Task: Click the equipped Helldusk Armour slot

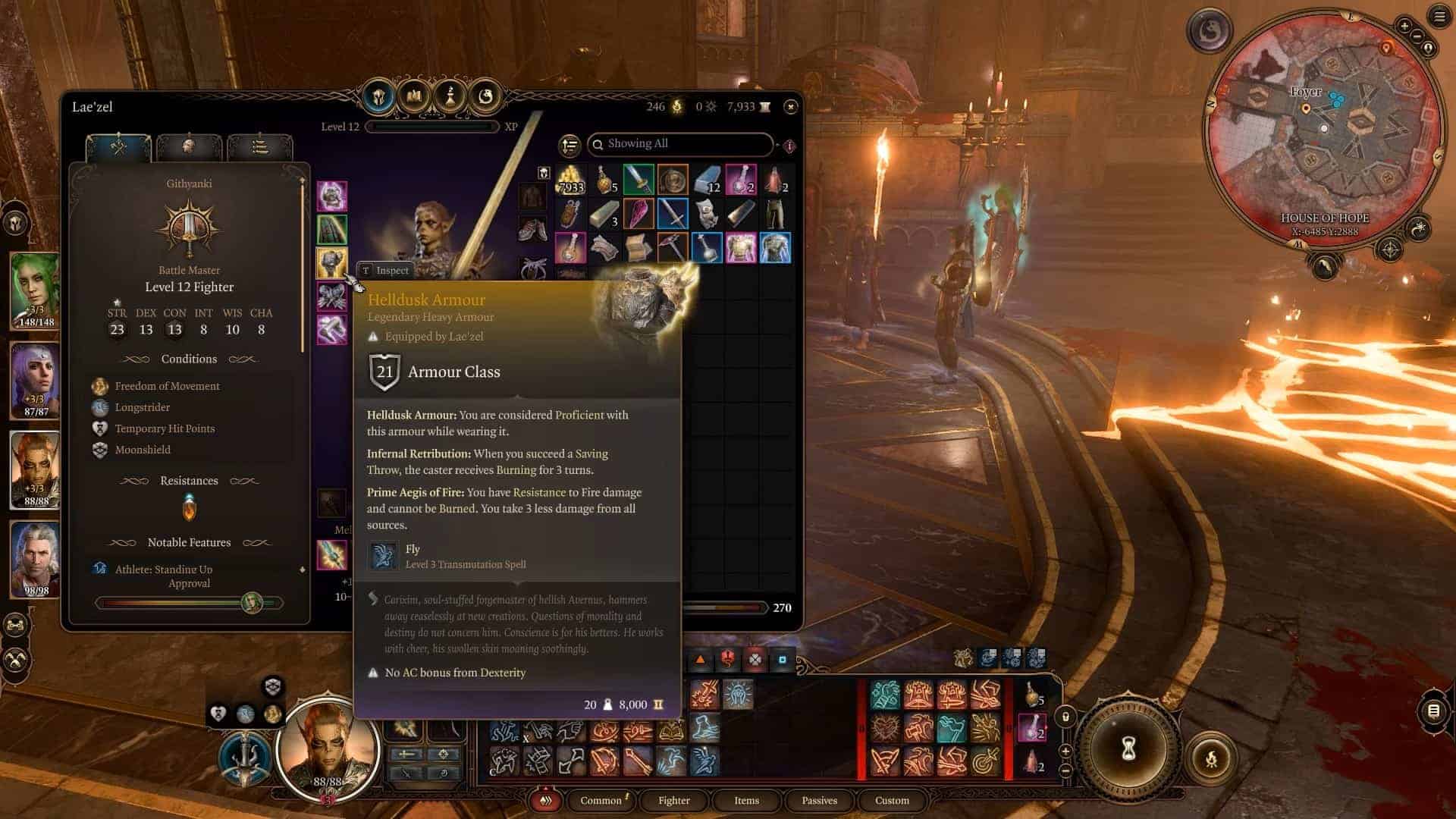Action: (x=331, y=262)
